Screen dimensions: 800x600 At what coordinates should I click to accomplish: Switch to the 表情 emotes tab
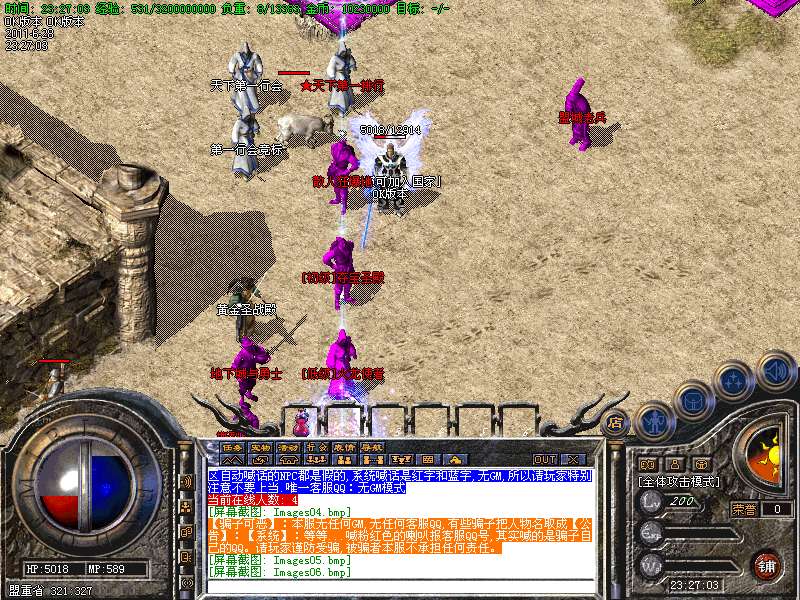point(344,447)
